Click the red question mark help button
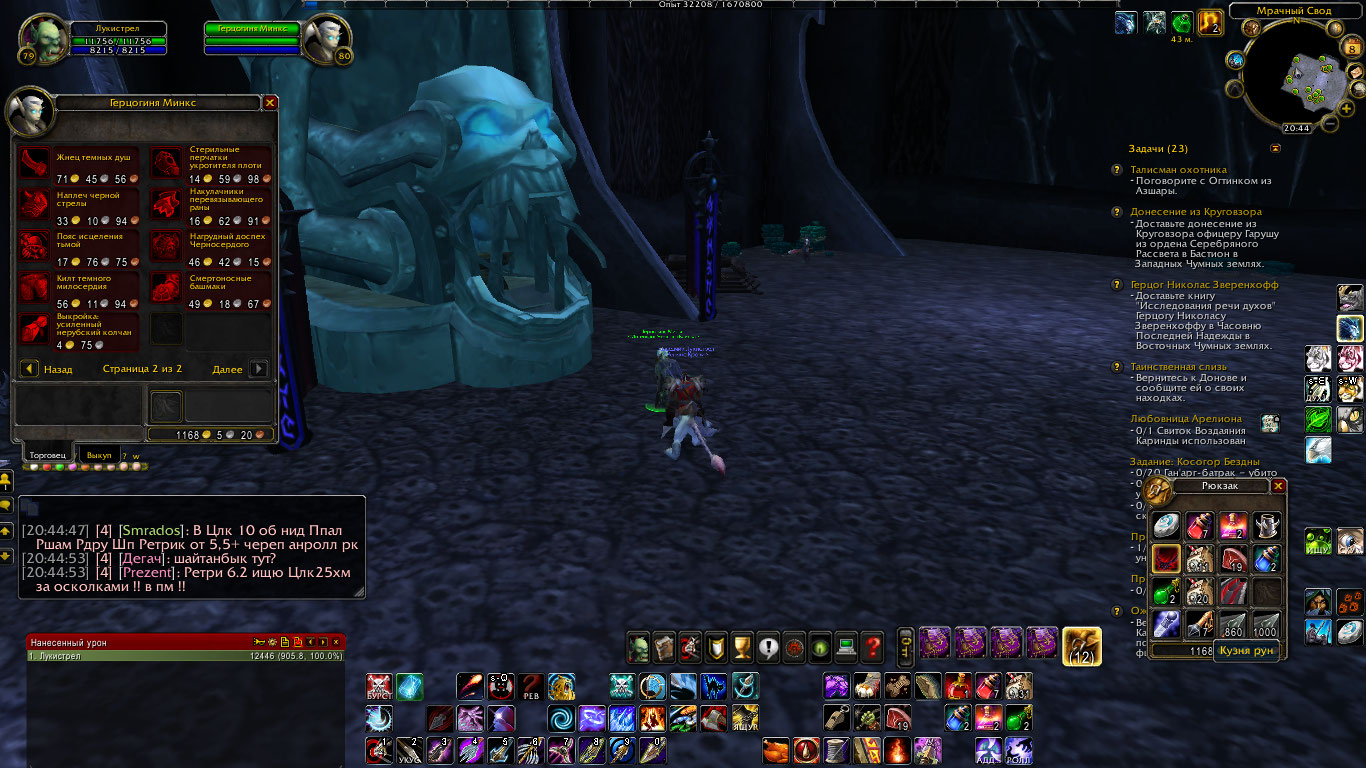Viewport: 1366px width, 768px height. tap(872, 647)
